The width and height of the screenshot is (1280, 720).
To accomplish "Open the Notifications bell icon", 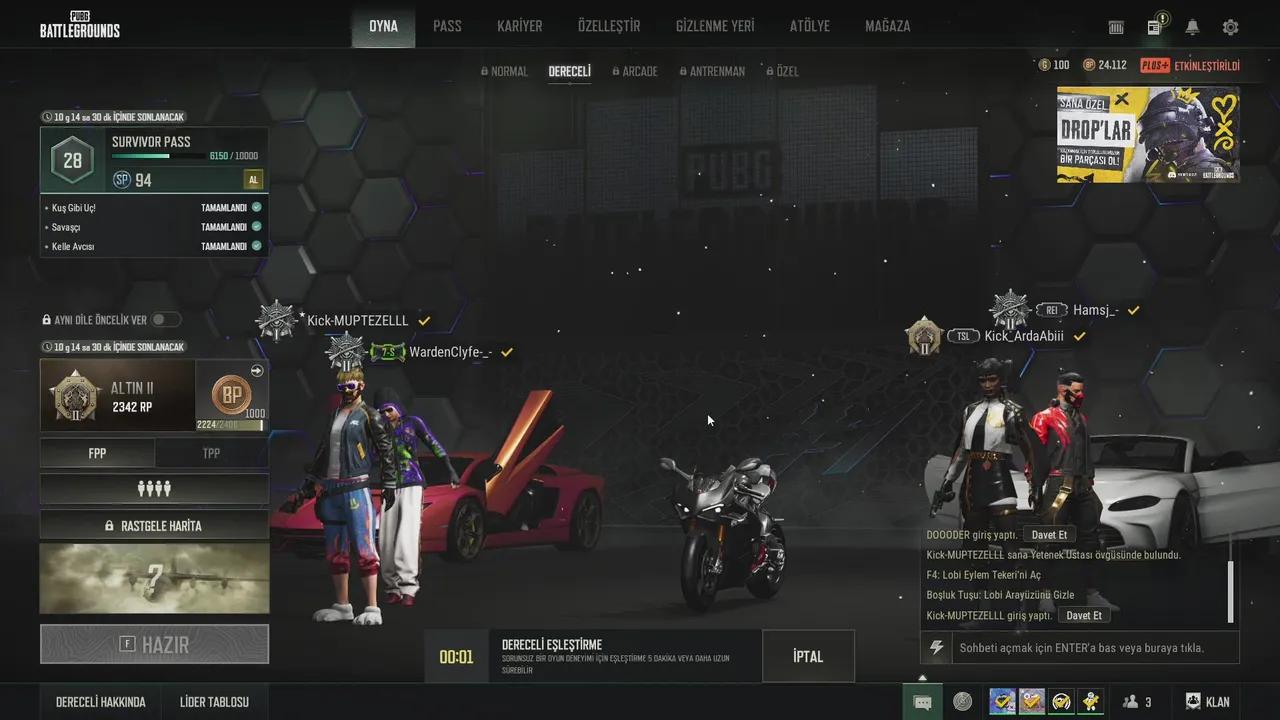I will pos(1191,27).
